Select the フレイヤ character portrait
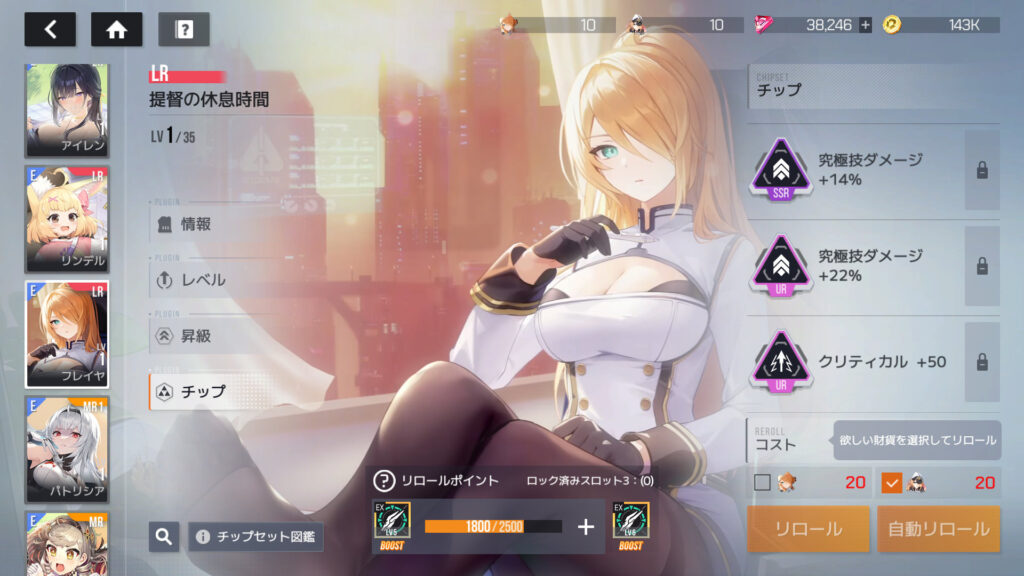1024x576 pixels. 67,334
